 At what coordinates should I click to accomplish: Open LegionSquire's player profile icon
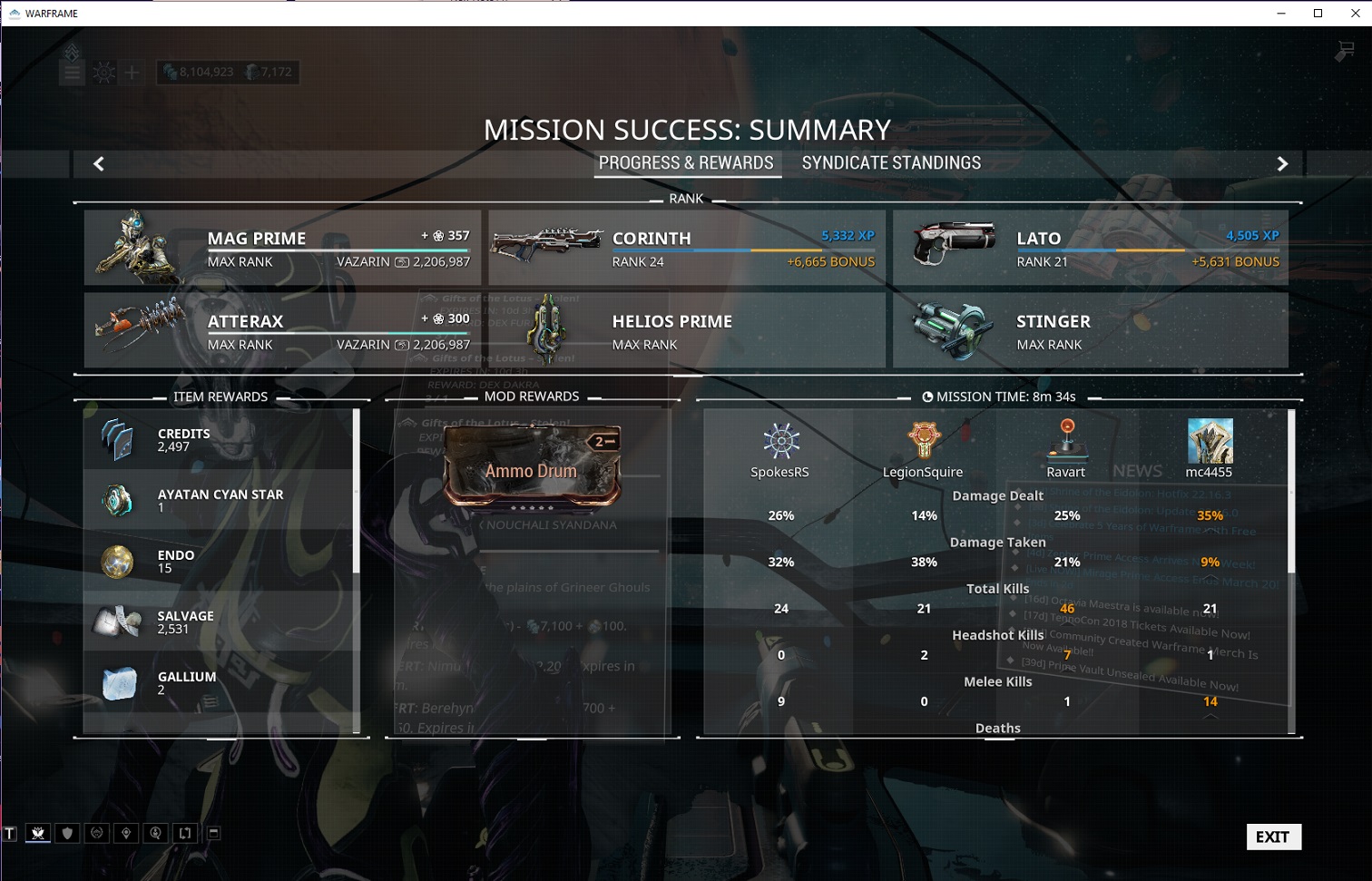coord(923,441)
